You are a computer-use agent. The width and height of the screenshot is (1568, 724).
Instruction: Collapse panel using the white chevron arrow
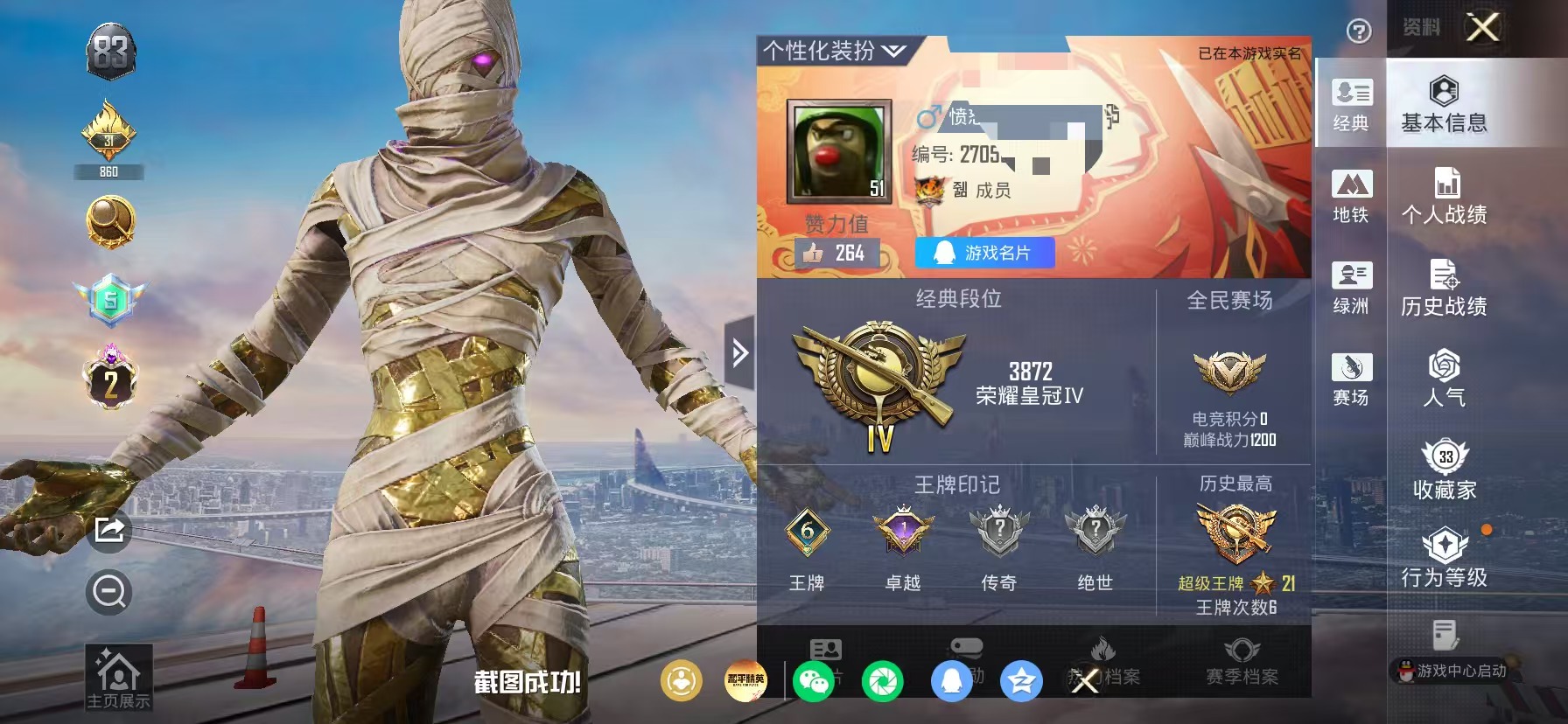point(739,352)
